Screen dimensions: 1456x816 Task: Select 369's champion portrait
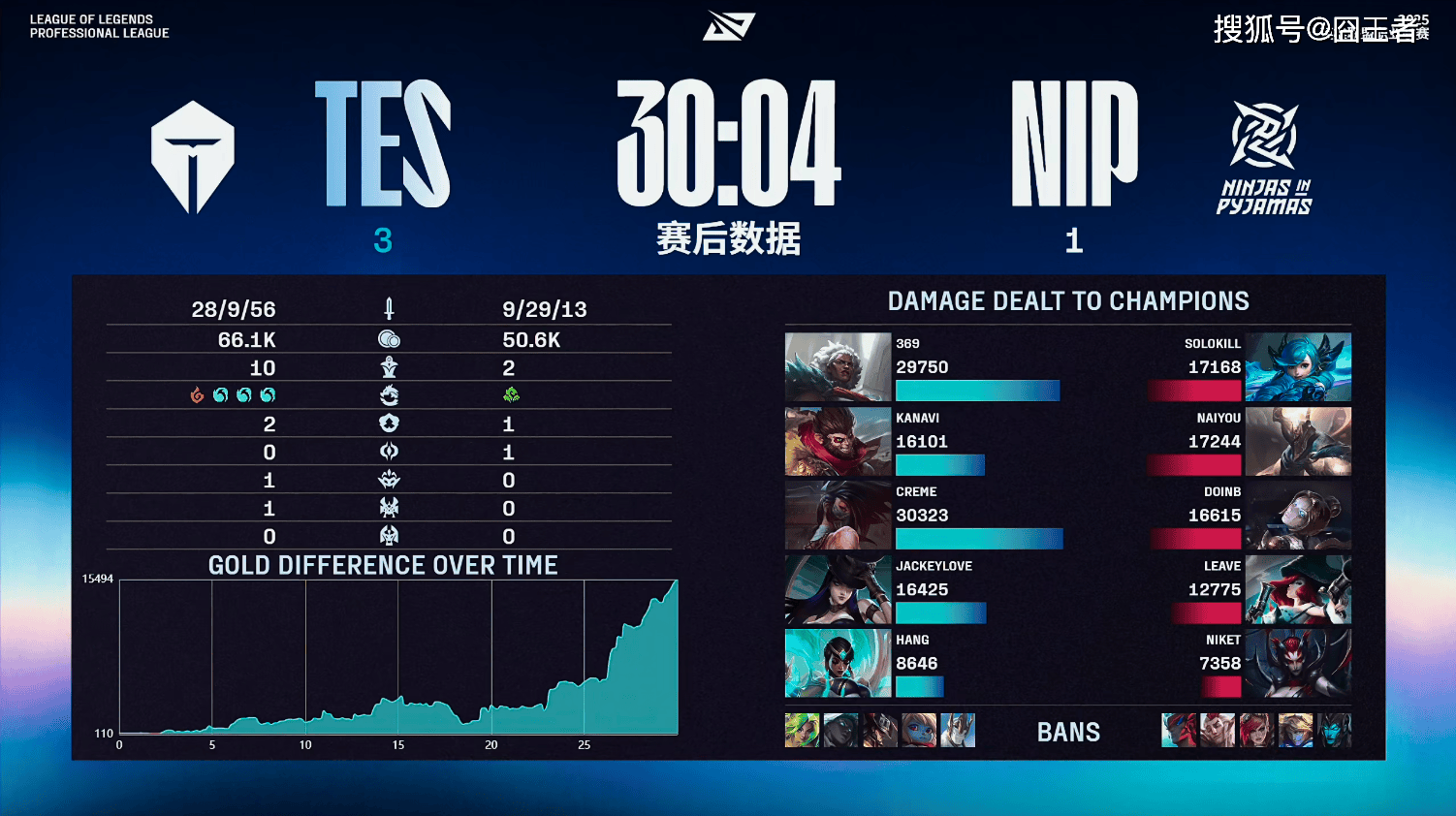[x=838, y=367]
